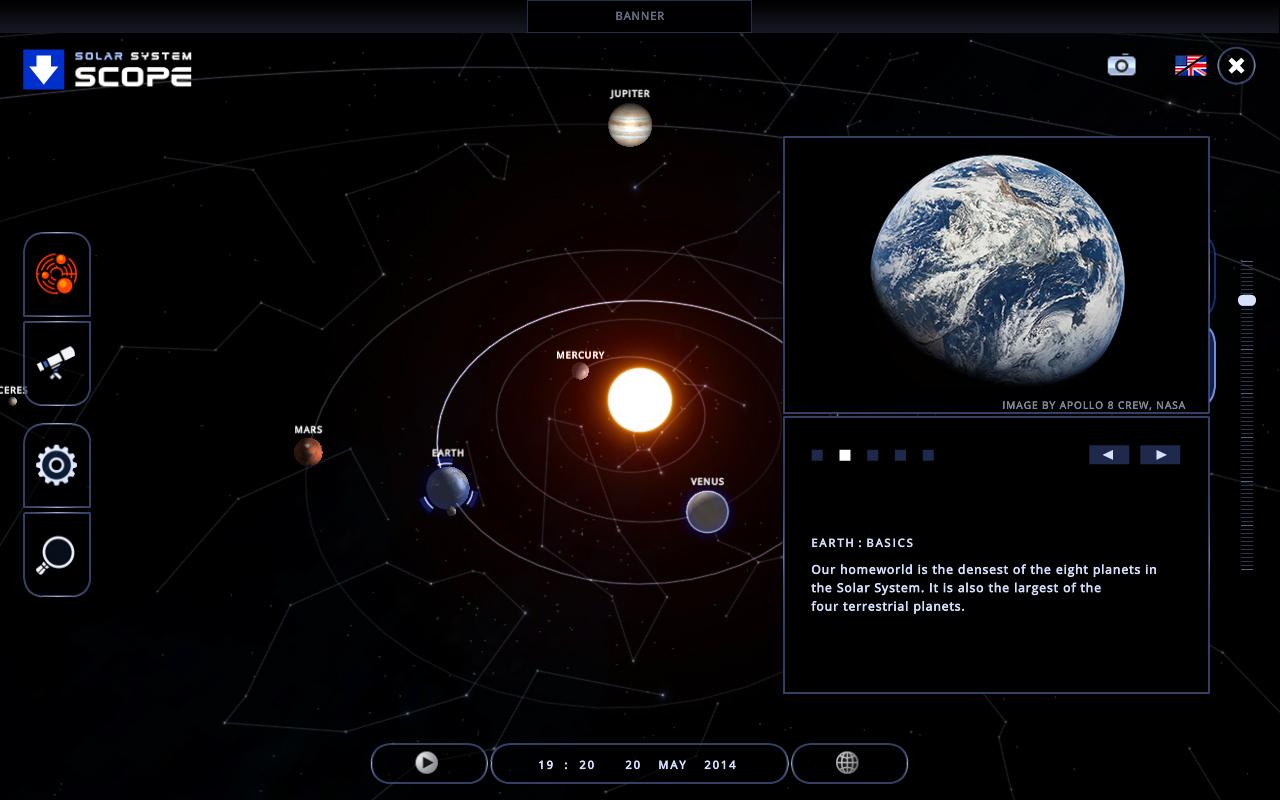Select the Mercury planet label
Viewport: 1280px width, 800px height.
coord(580,355)
